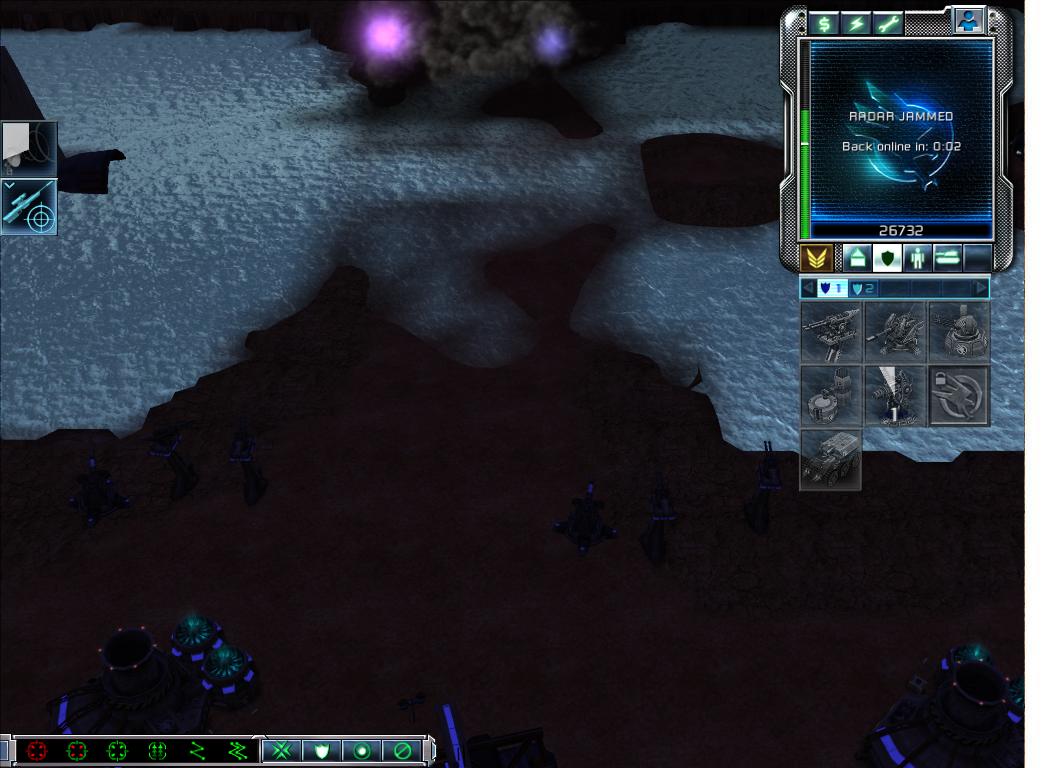Viewport: 1060px width, 768px height.
Task: Switch to the structures production tab
Action: [856, 259]
